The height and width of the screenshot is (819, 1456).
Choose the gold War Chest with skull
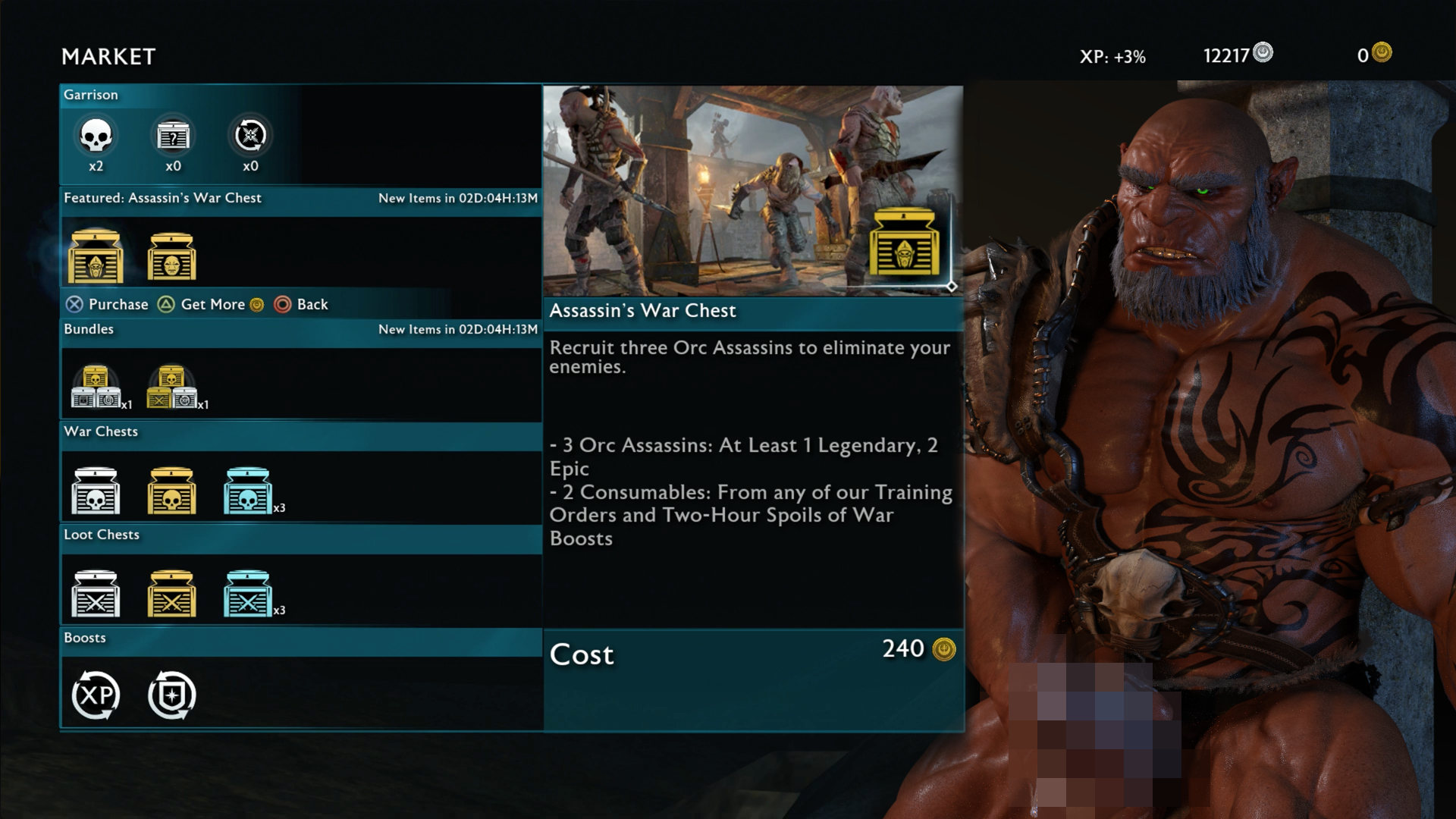[172, 491]
